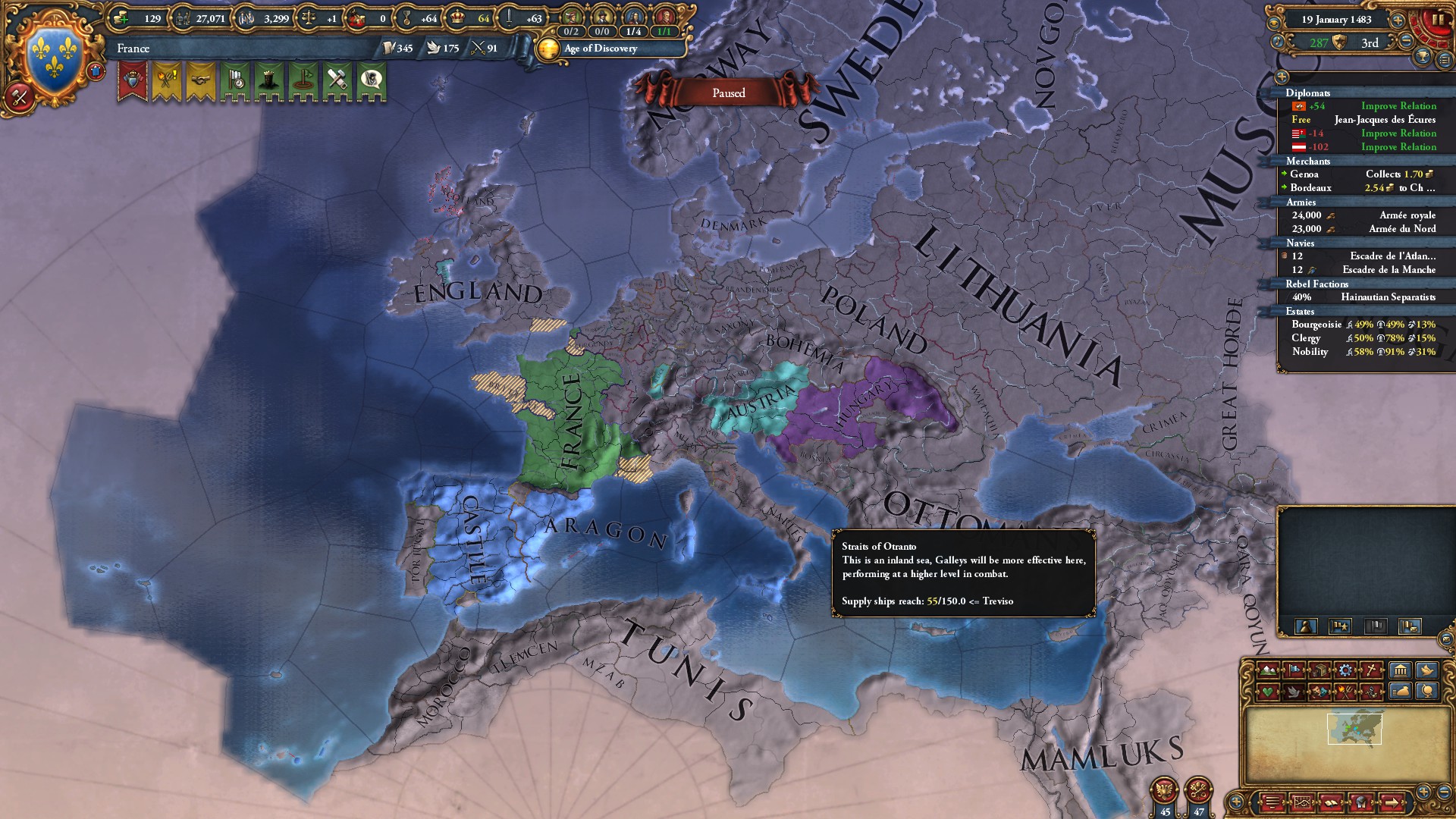
Task: Open the game menu from the minimap bar
Action: click(1272, 803)
